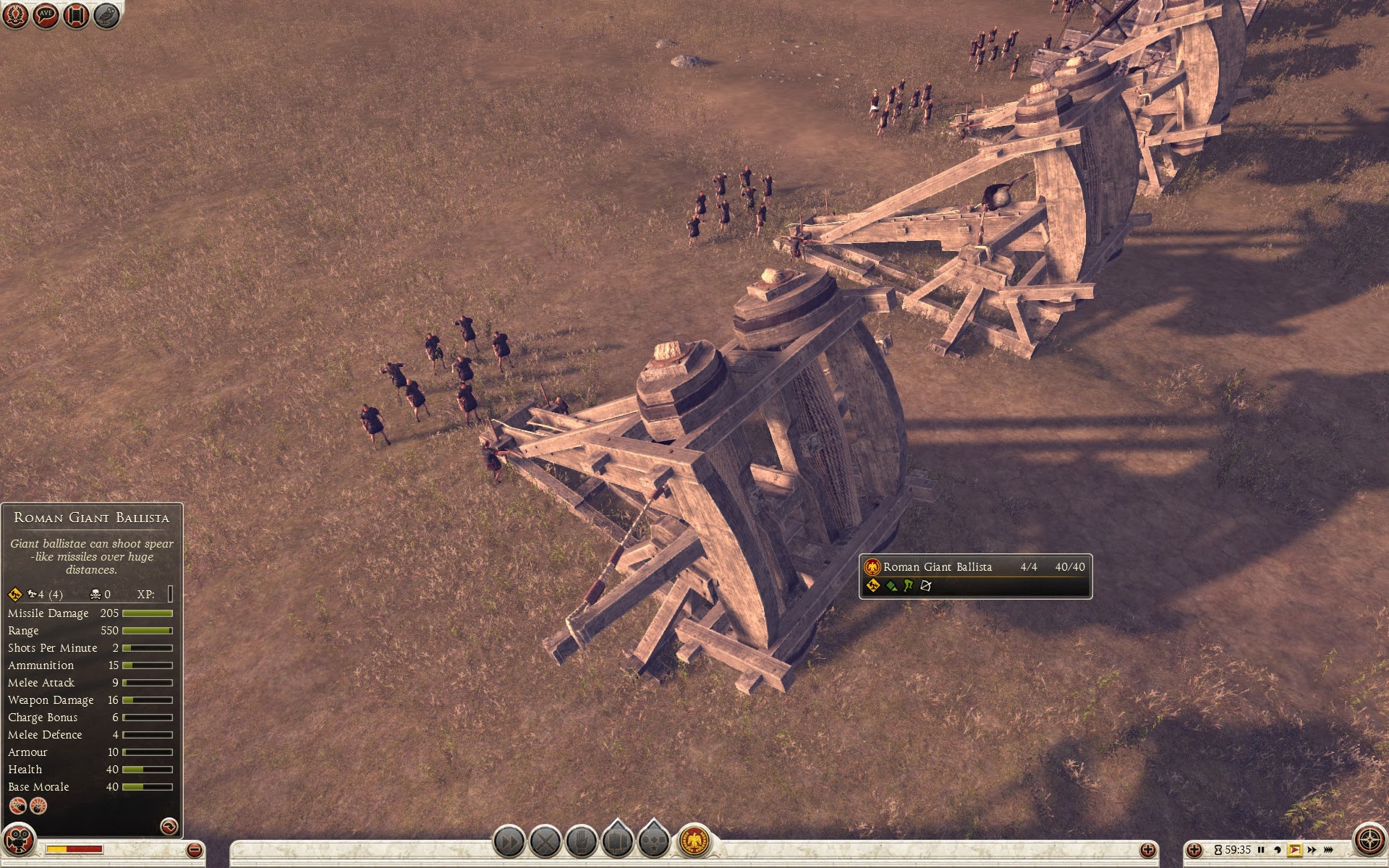Open the unit group shapes button
The height and width of the screenshot is (868, 1389).
[x=653, y=842]
